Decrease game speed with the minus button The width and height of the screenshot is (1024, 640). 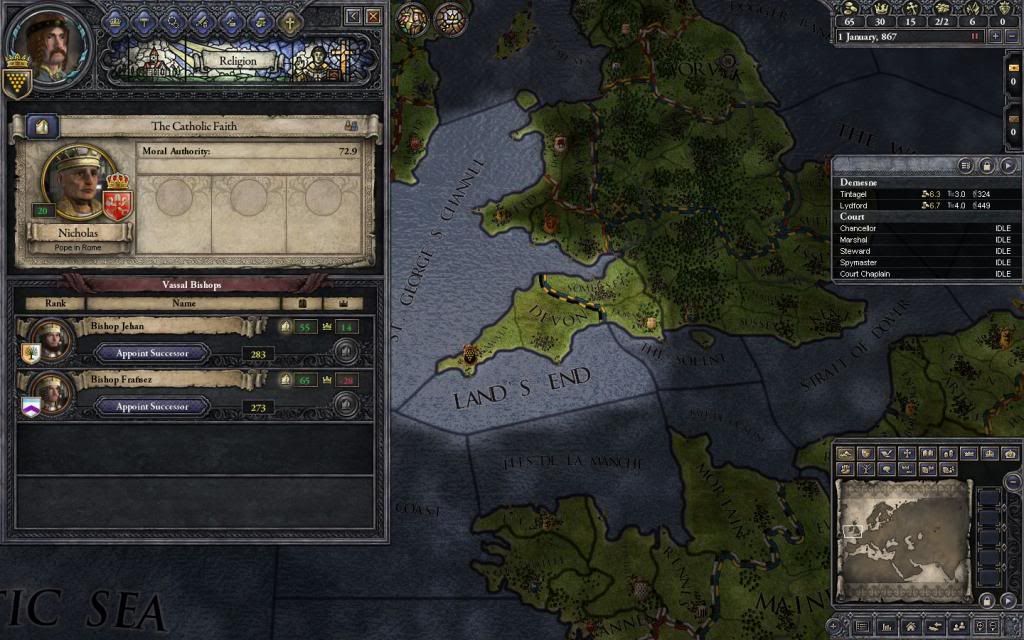1011,36
